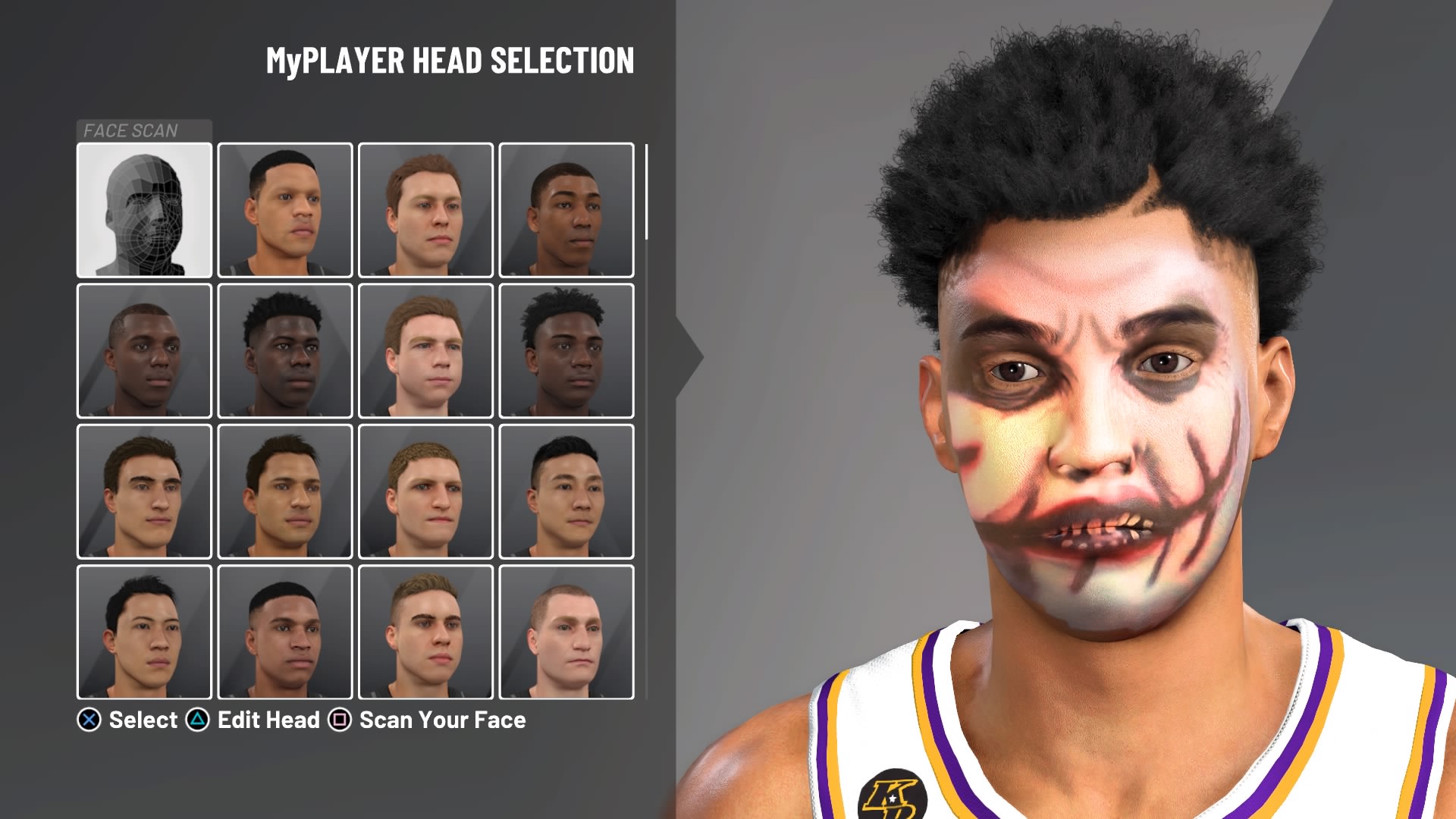Choose the pale head with buzz cut
The height and width of the screenshot is (819, 1456).
(x=566, y=632)
